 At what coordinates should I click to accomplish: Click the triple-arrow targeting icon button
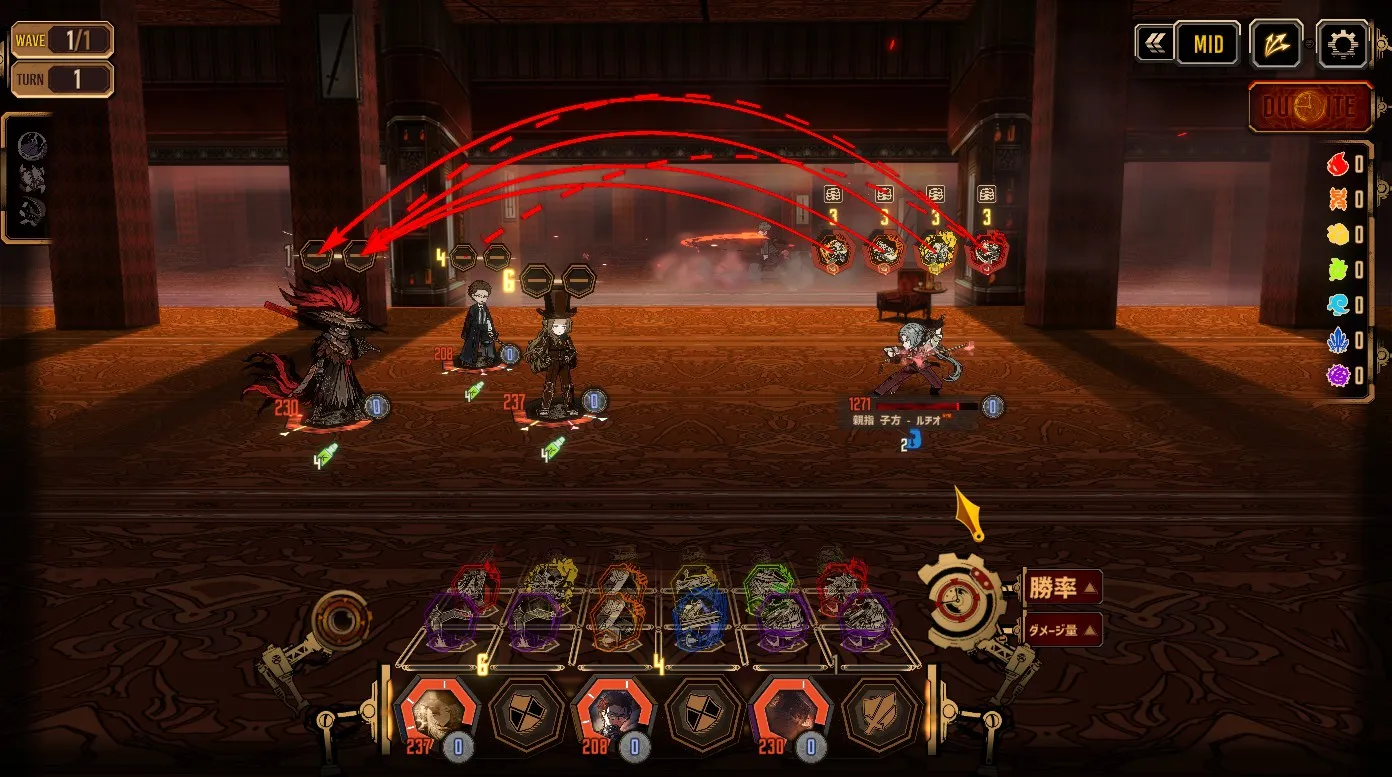[1277, 45]
